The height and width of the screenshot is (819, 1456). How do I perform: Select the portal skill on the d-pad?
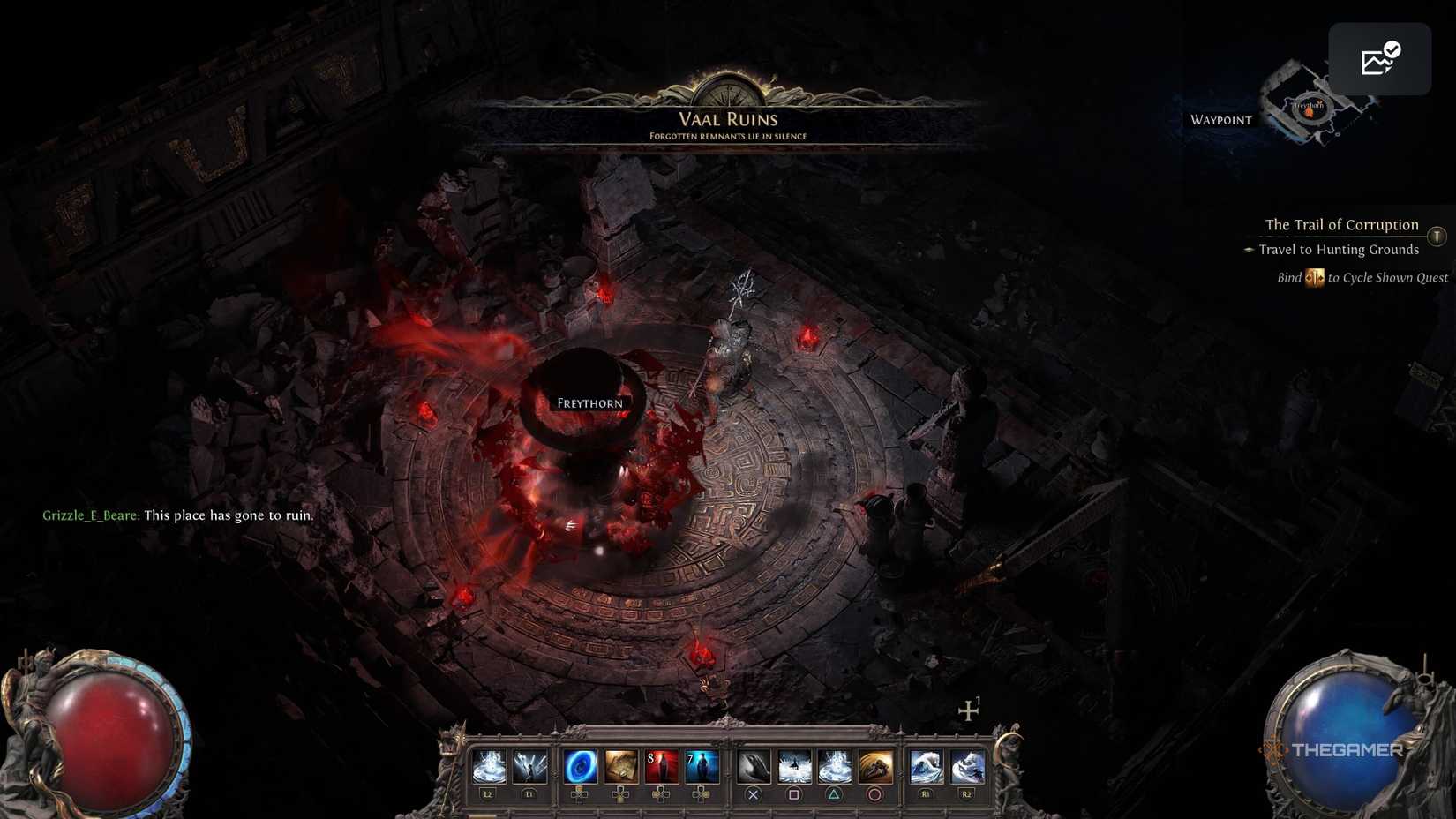click(582, 766)
